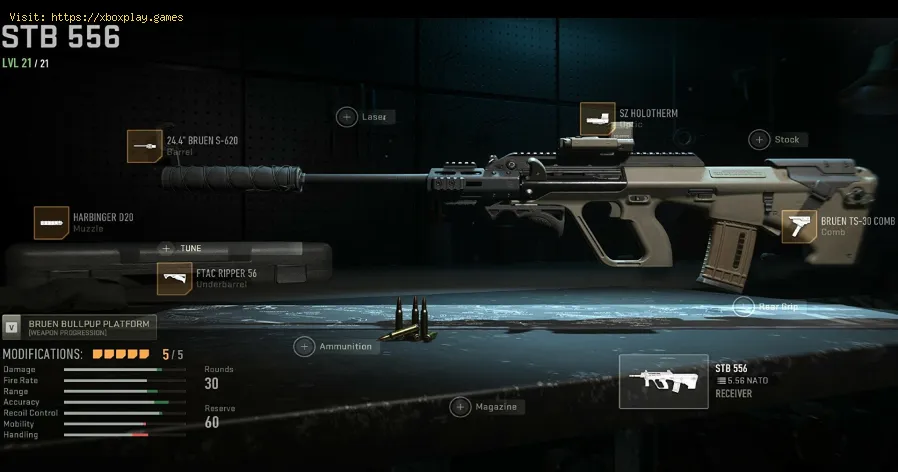The image size is (898, 472).
Task: Open the Bruen TS-30 Comb slot
Action: coord(798,226)
